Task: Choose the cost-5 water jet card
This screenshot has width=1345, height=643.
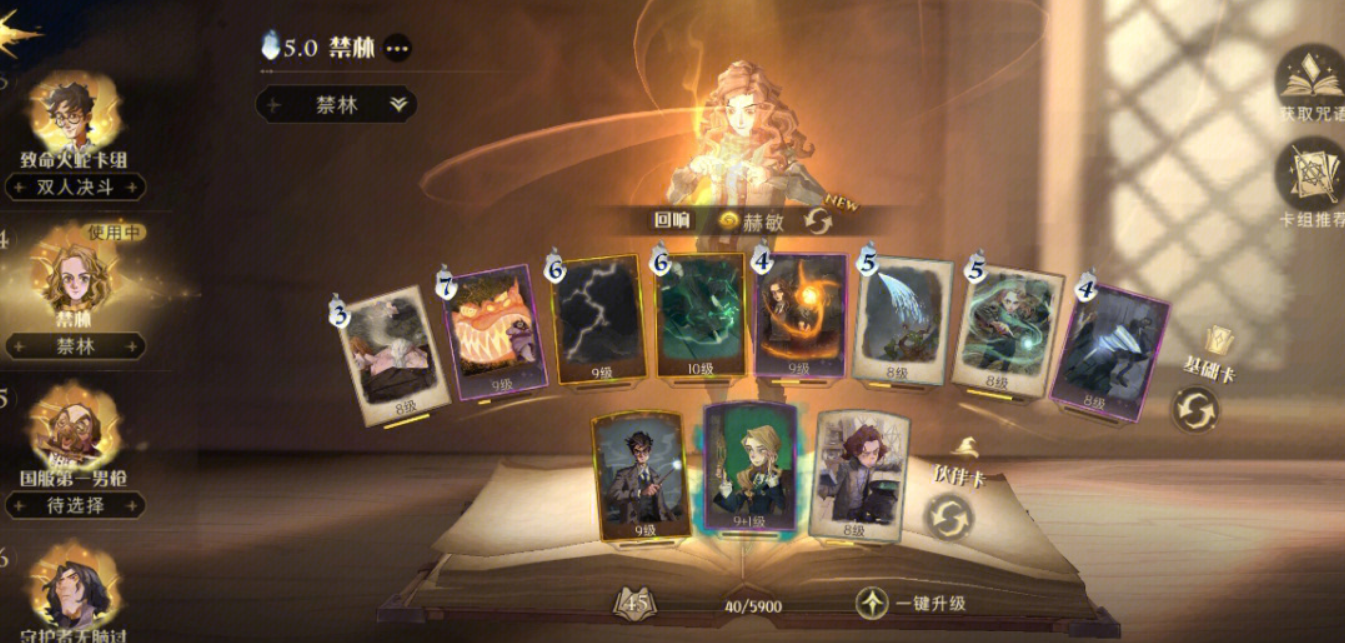Action: (x=901, y=322)
